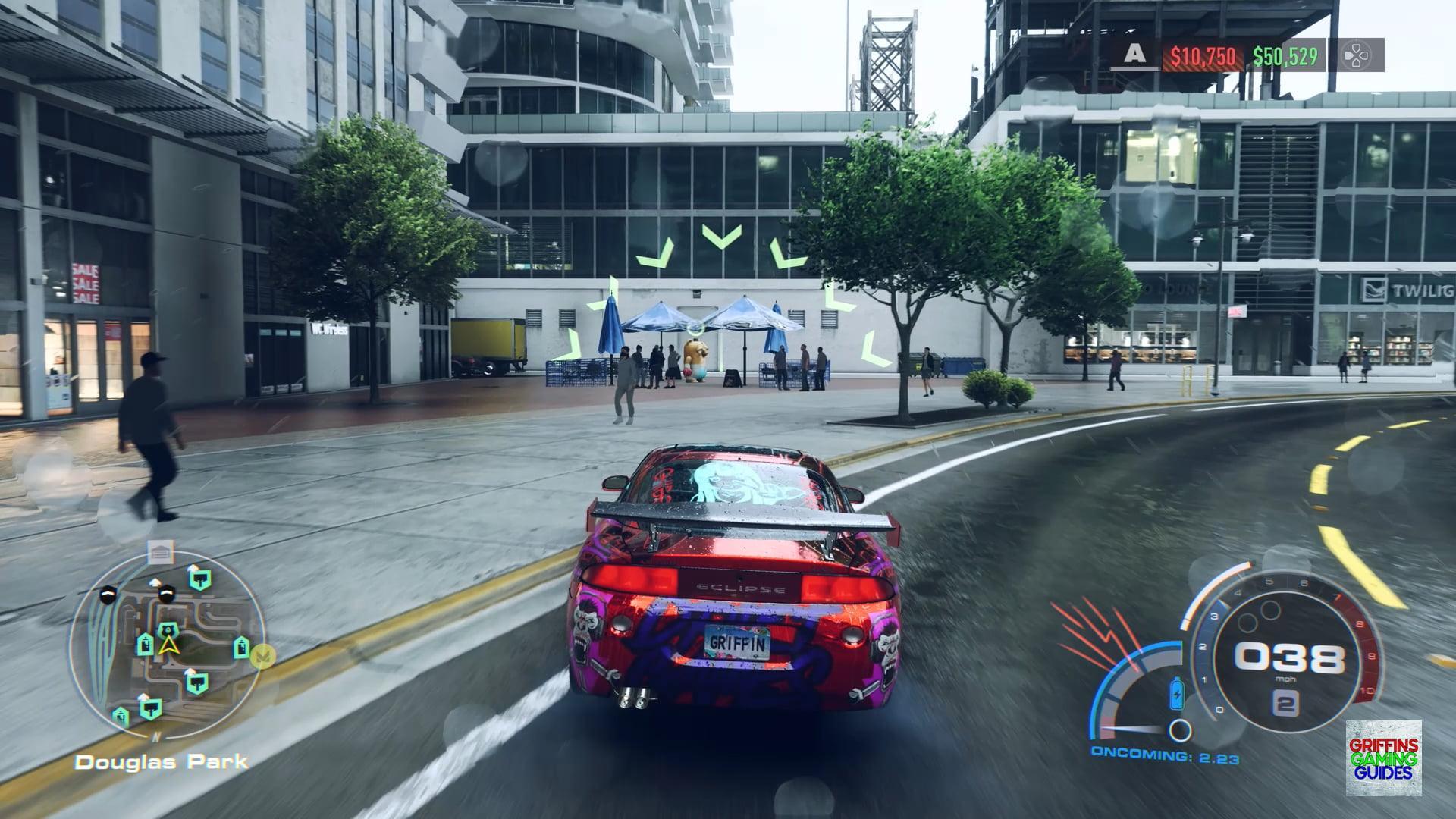Select the yellow M marker on the minimap edge

coord(264,654)
